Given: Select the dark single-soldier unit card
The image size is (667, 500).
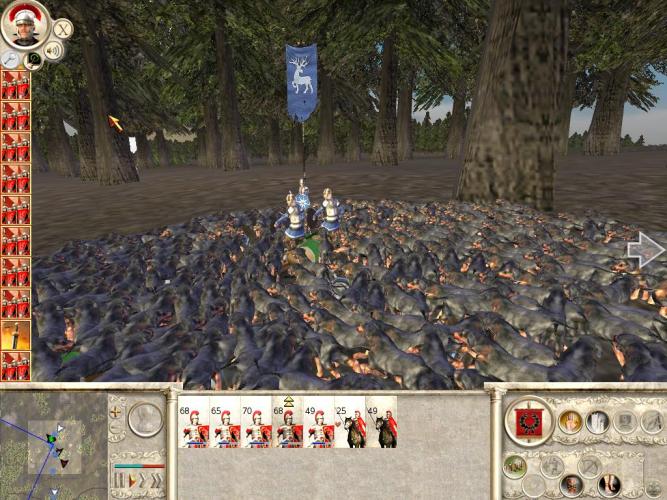Looking at the screenshot, I should pos(15,335).
